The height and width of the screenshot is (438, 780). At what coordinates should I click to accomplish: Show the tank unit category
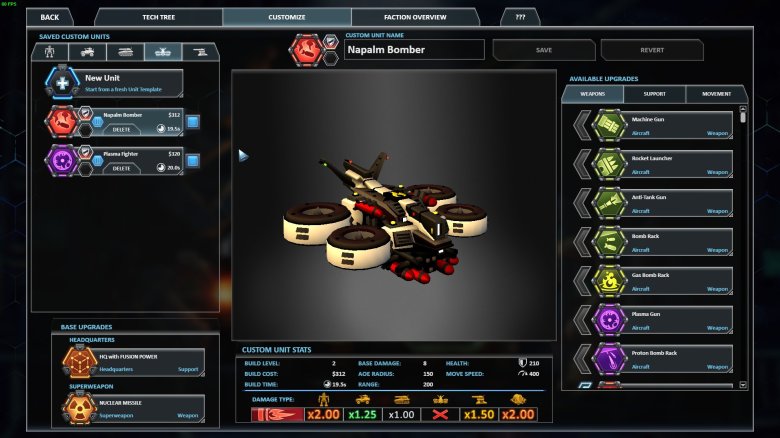(x=126, y=52)
